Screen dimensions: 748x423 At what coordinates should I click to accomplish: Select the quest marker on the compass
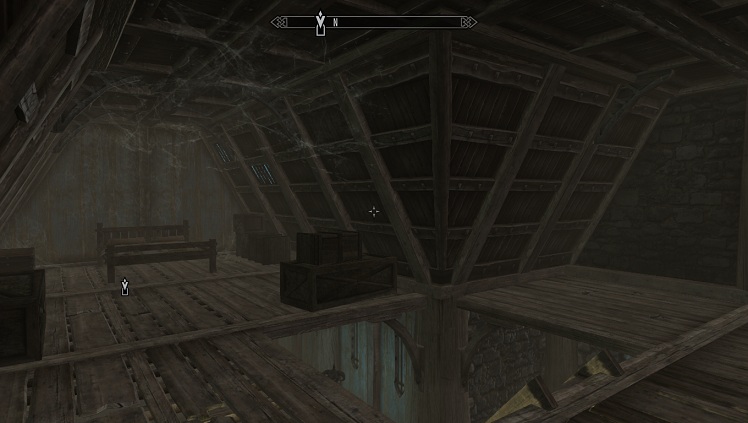(x=320, y=21)
